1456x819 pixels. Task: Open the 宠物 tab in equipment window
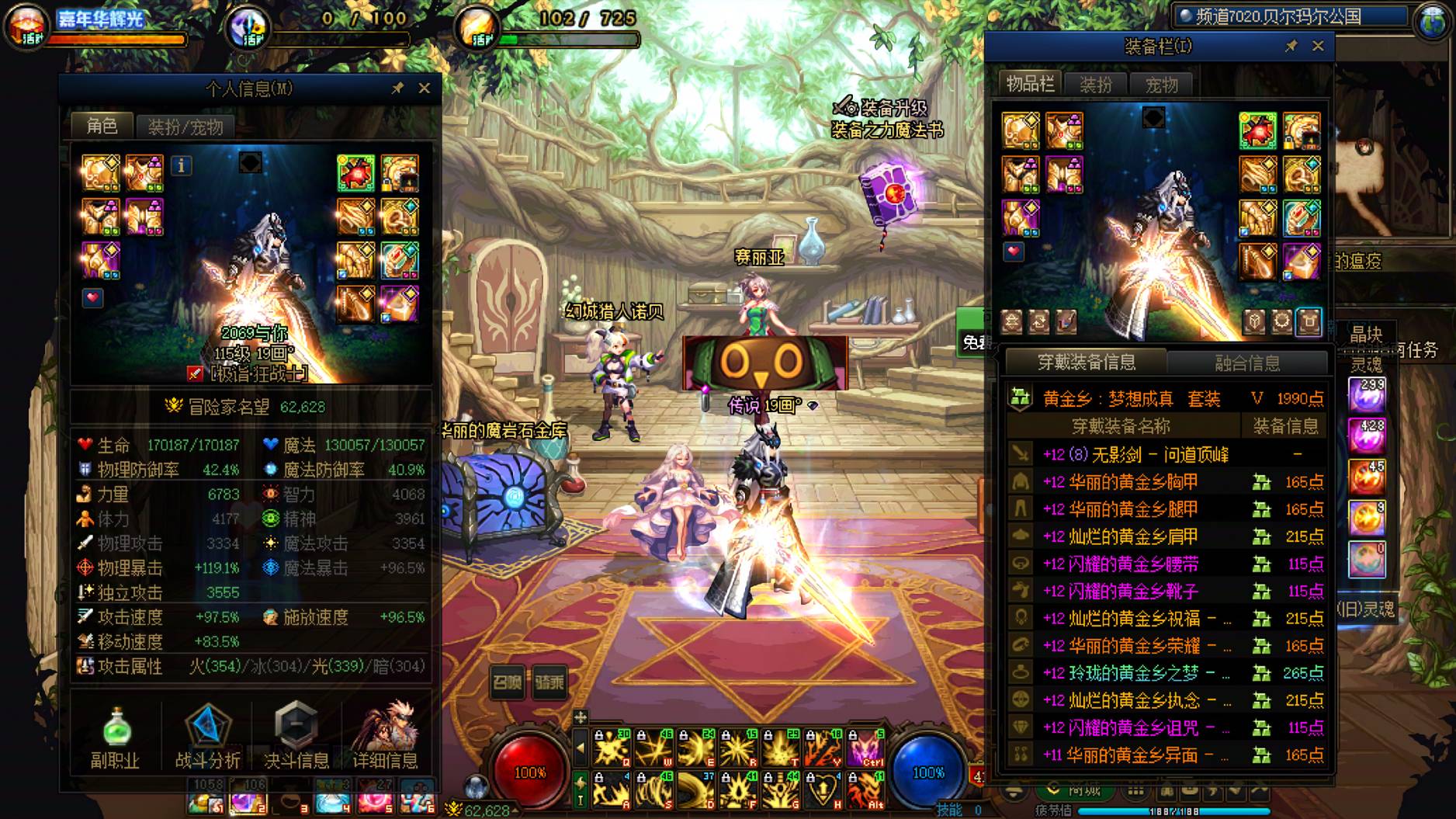1161,85
